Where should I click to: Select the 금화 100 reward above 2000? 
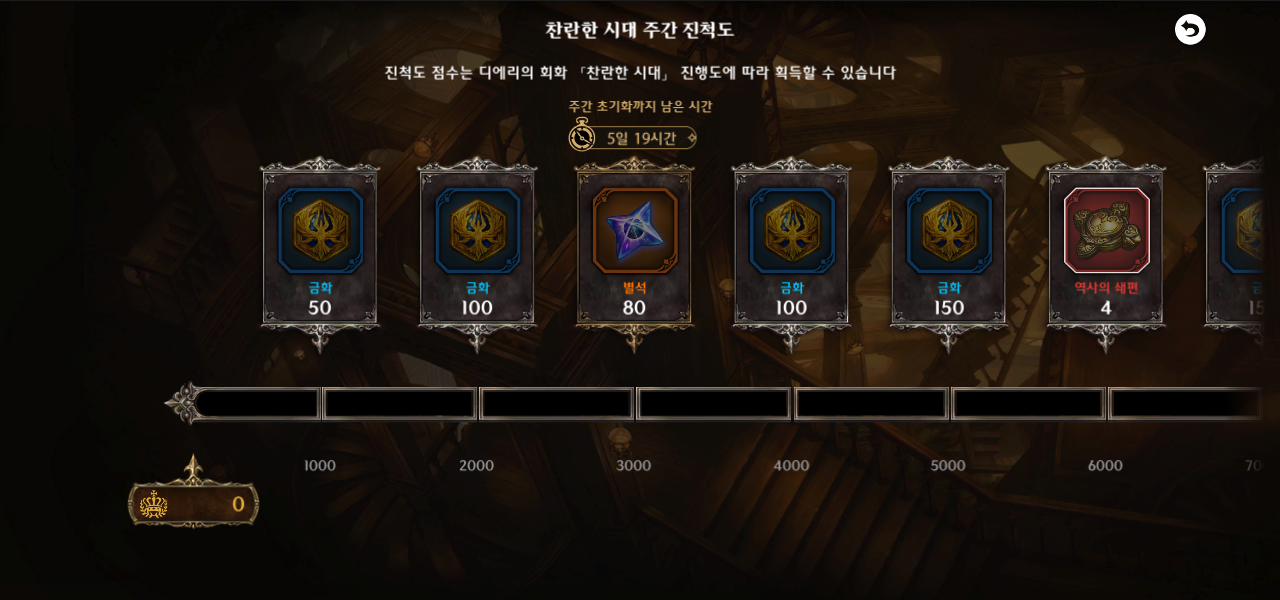[477, 245]
